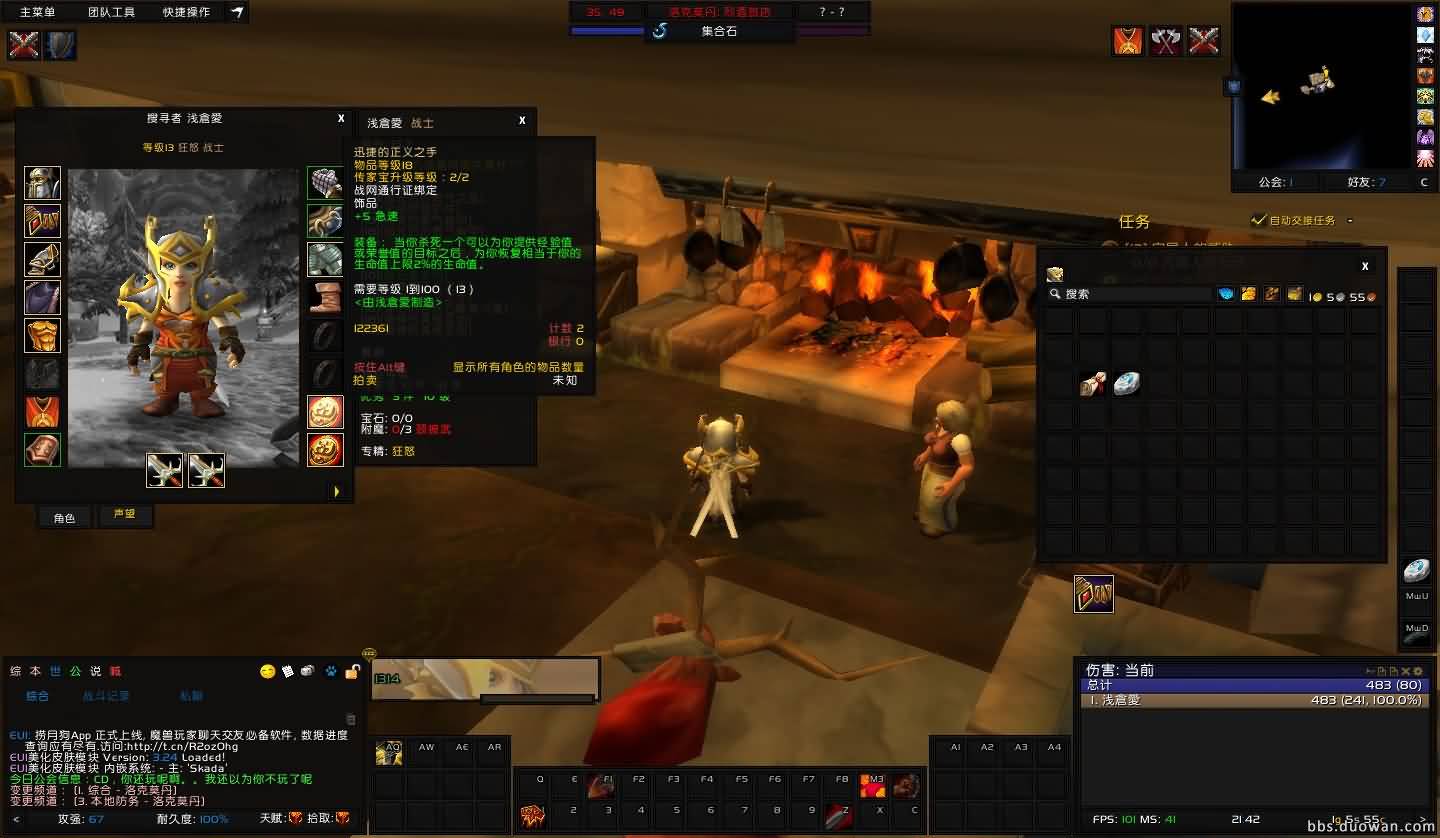This screenshot has width=1440, height=838.
Task: Select the 角色 character tab
Action: point(64,517)
